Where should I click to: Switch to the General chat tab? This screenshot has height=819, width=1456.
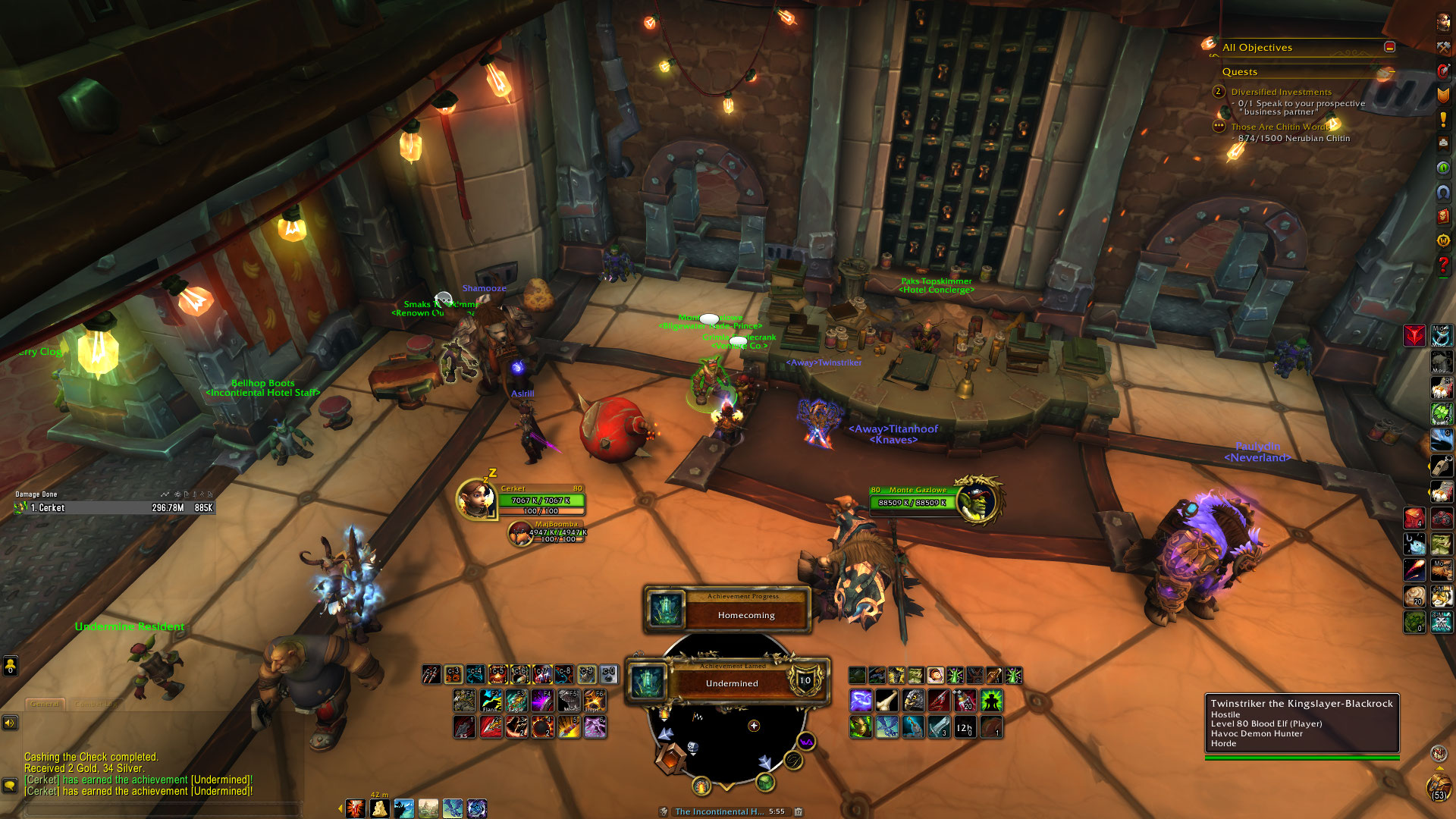pyautogui.click(x=45, y=704)
